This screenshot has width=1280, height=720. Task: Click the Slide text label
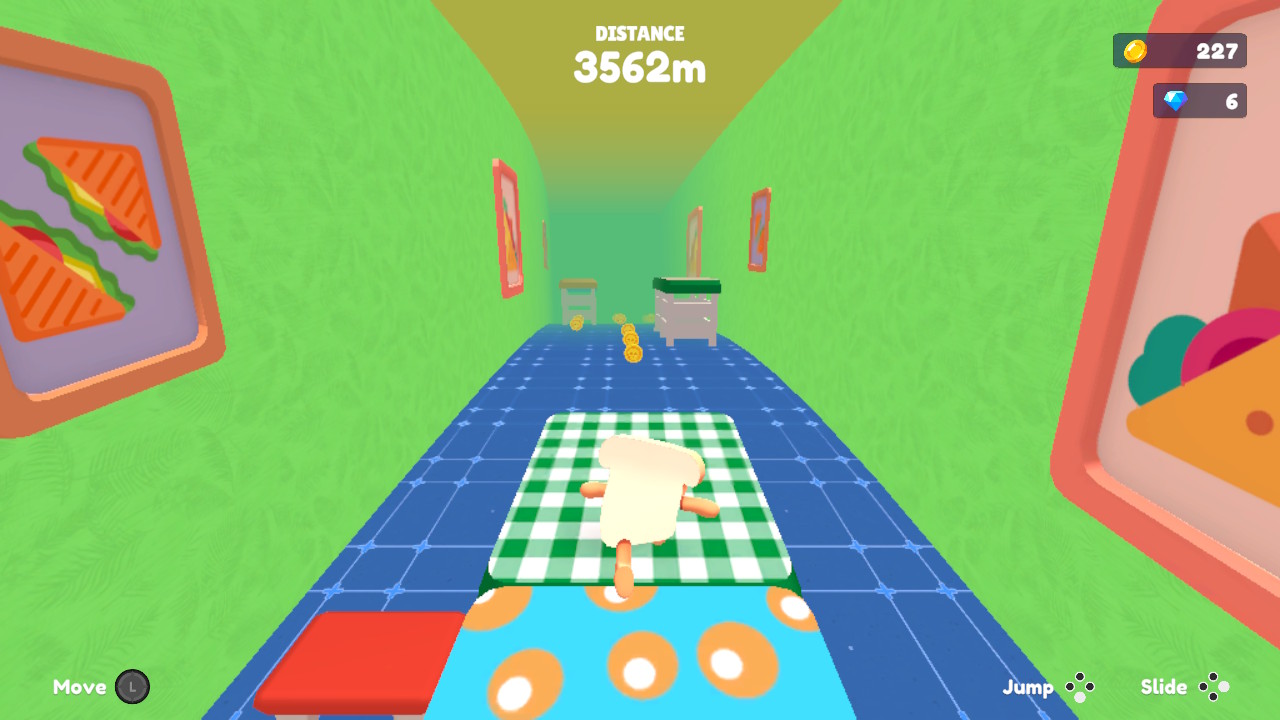1165,687
